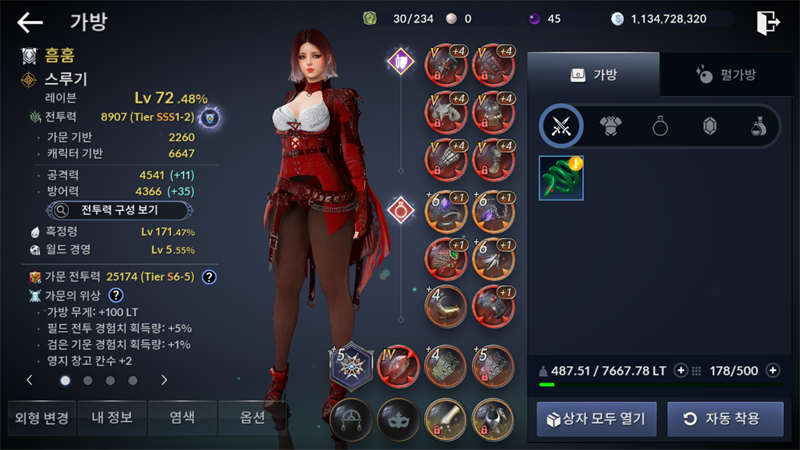The image size is (800, 450).
Task: Open 외형 변경 appearance change
Action: click(39, 418)
